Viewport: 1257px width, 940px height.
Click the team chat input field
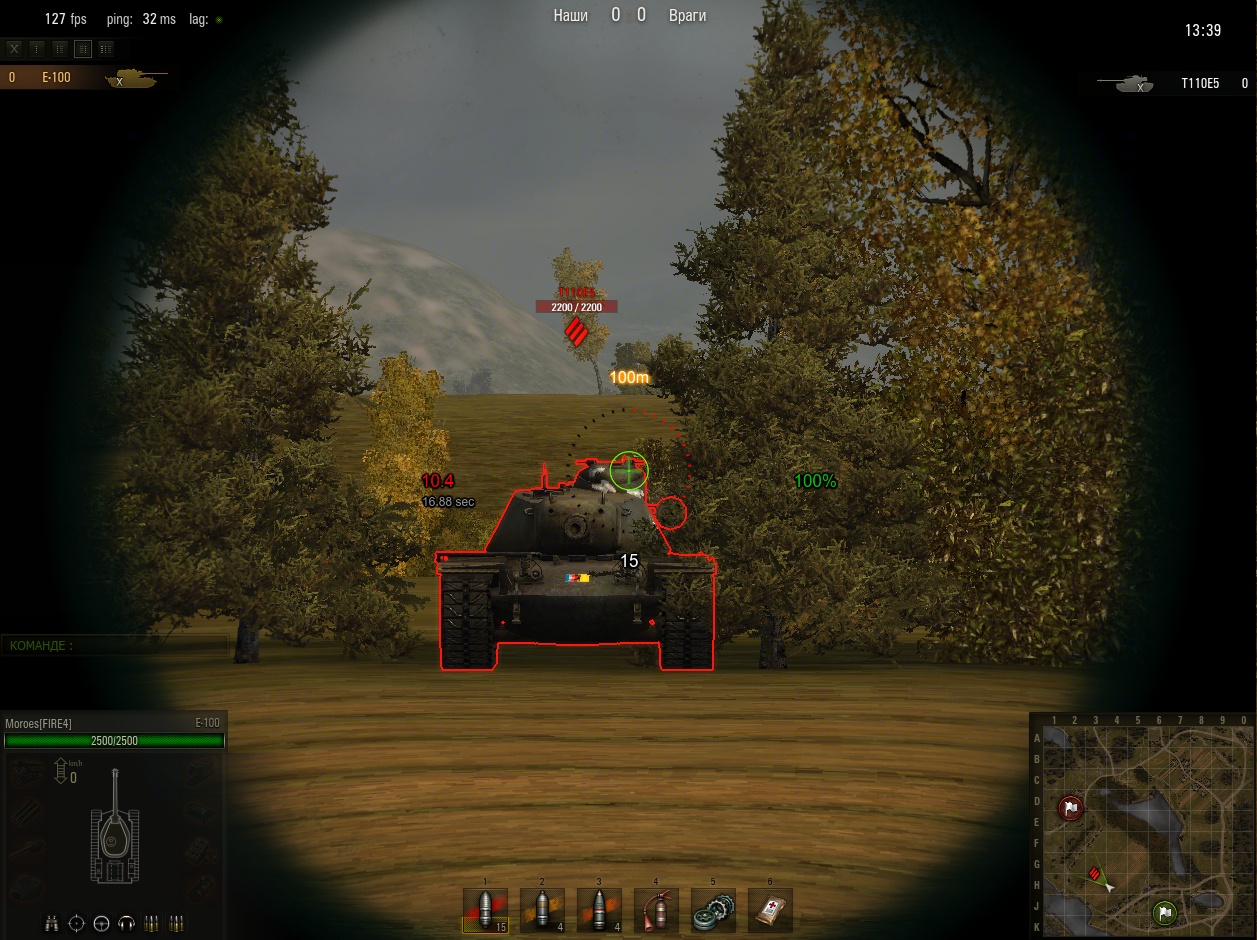(115, 646)
